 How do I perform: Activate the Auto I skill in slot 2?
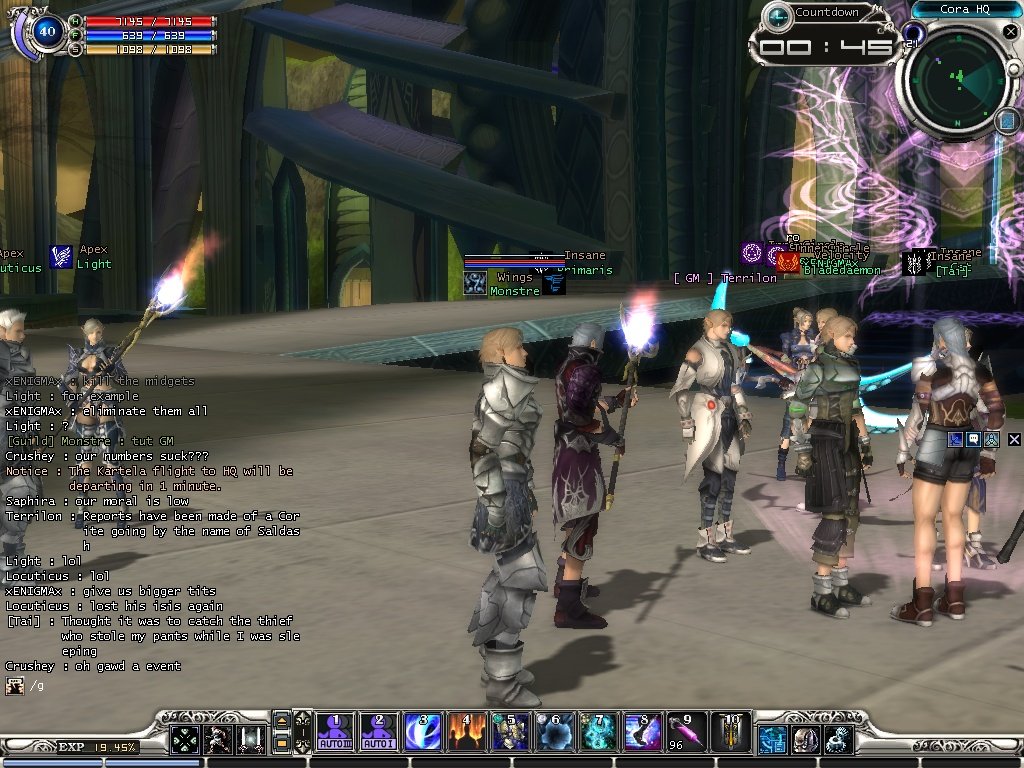(379, 733)
